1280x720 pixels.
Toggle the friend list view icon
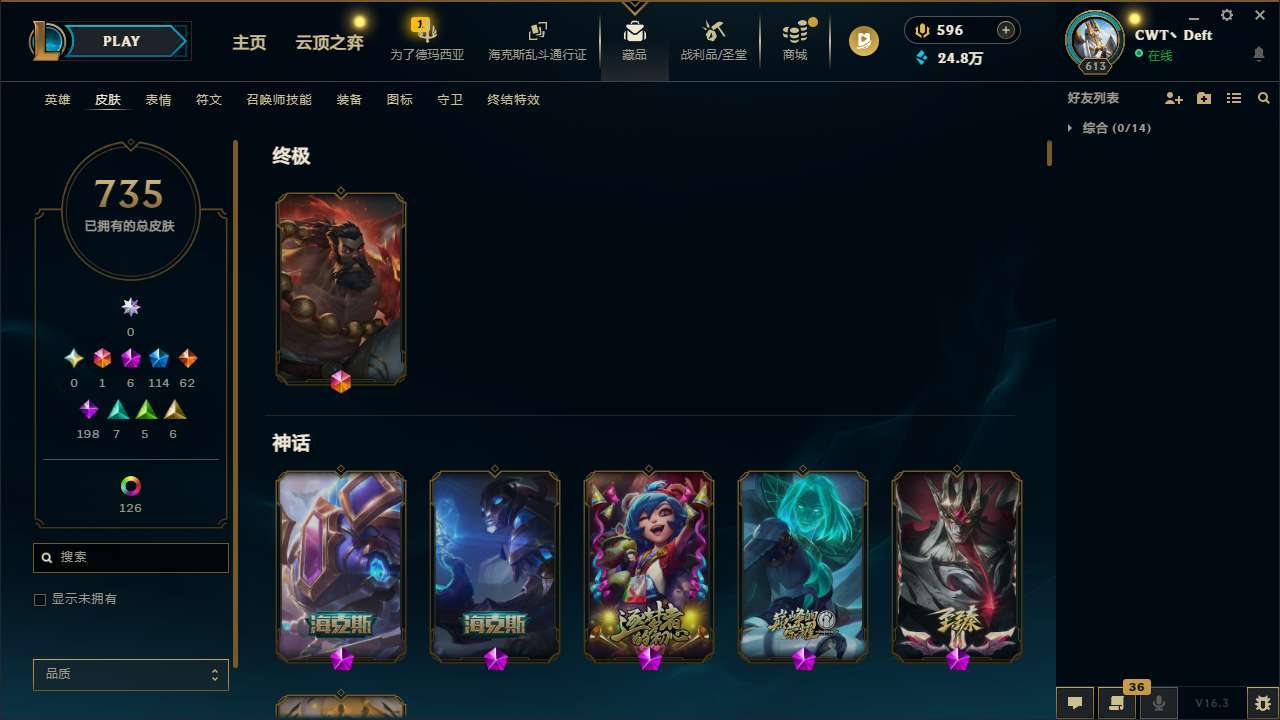[x=1234, y=98]
